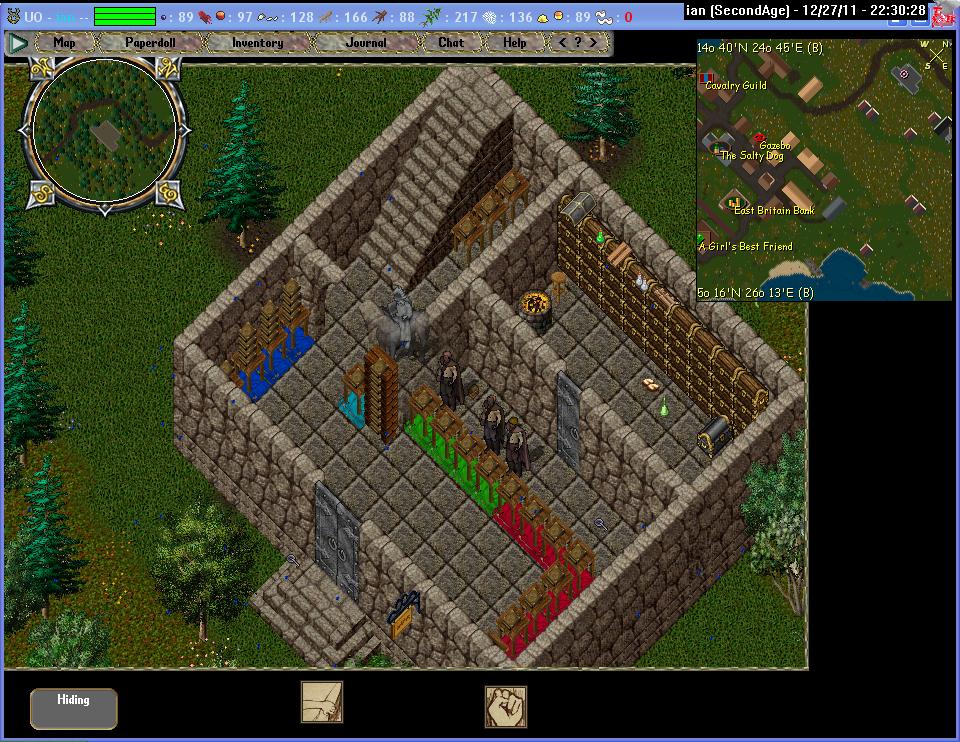960x742 pixels.
Task: Click the Help button
Action: [514, 43]
